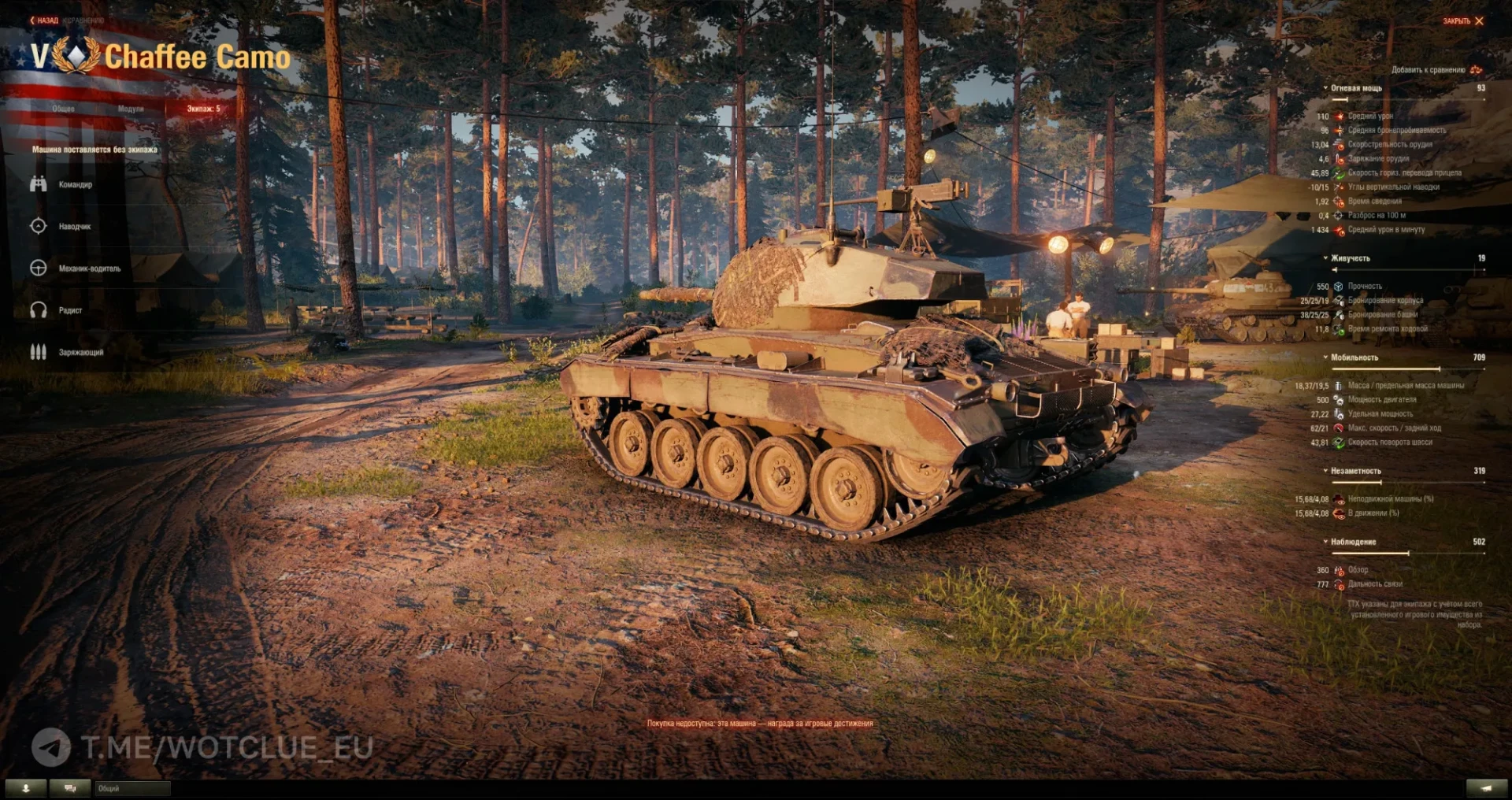Collapse the Незаметность stats section
1512x800 pixels.
pyautogui.click(x=1355, y=471)
